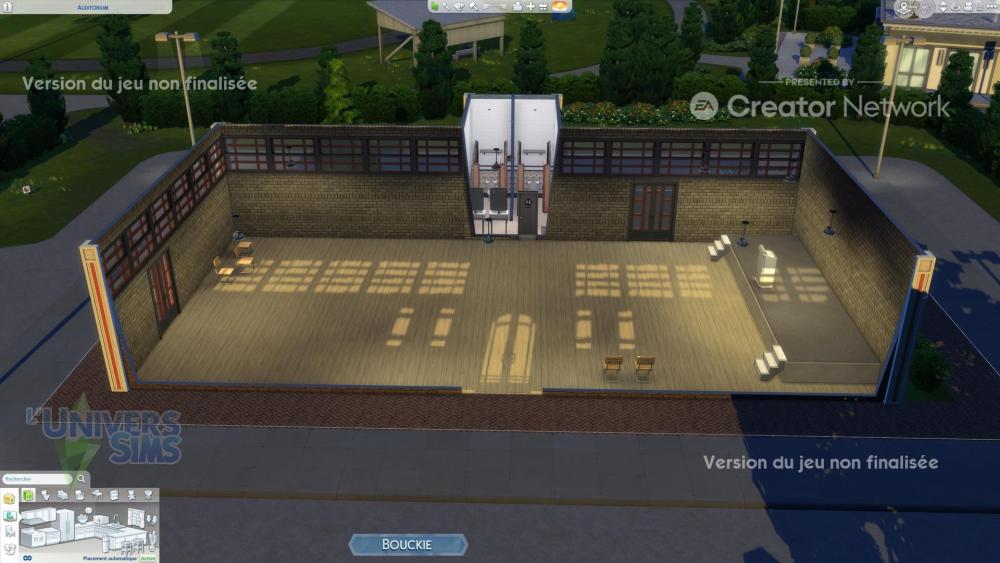Click the magnifying glass search icon
The width and height of the screenshot is (1000, 563).
point(81,479)
